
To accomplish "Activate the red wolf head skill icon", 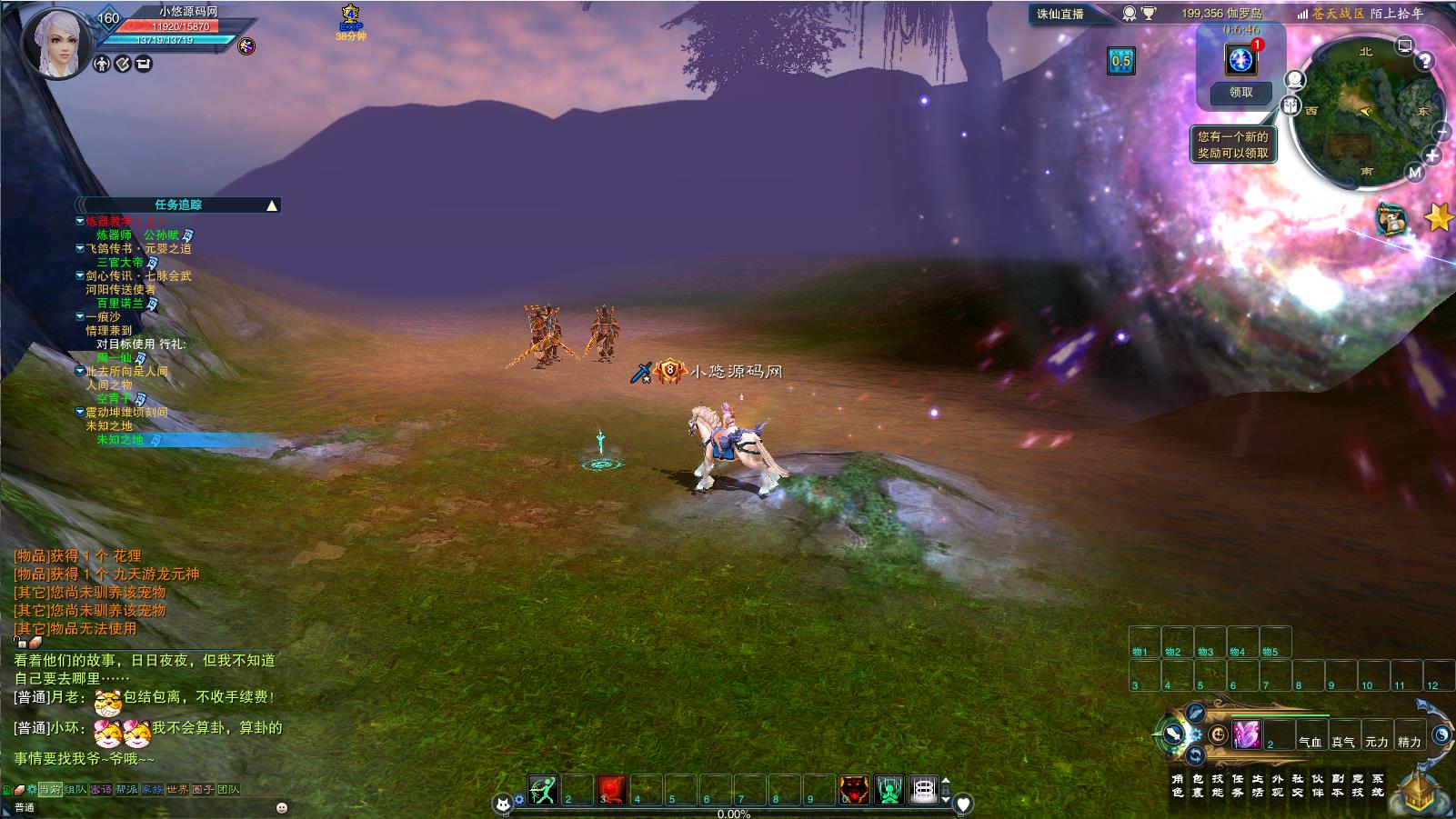I will tap(854, 790).
